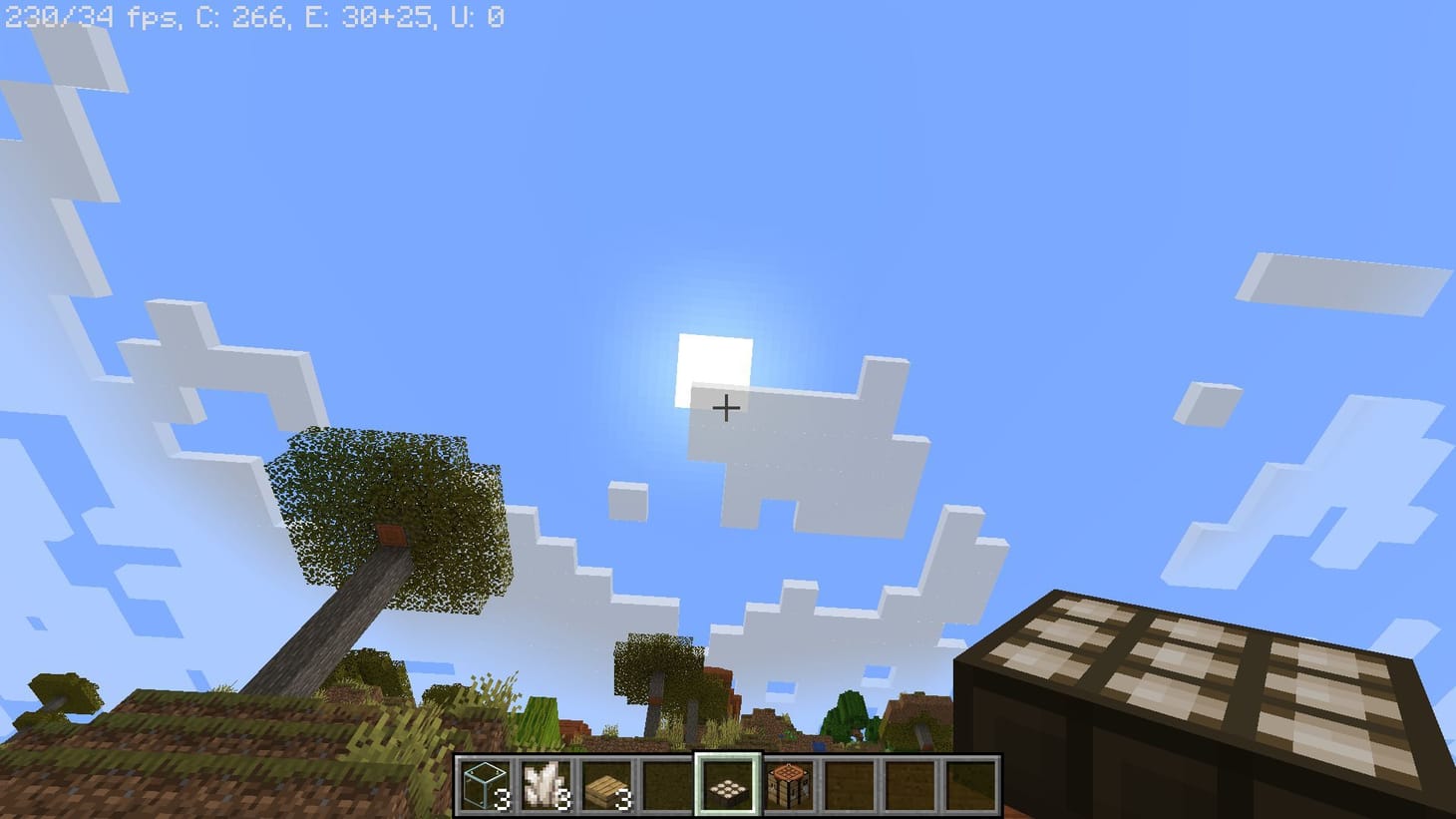Click the selected daylight detector hotbar item

[x=729, y=786]
